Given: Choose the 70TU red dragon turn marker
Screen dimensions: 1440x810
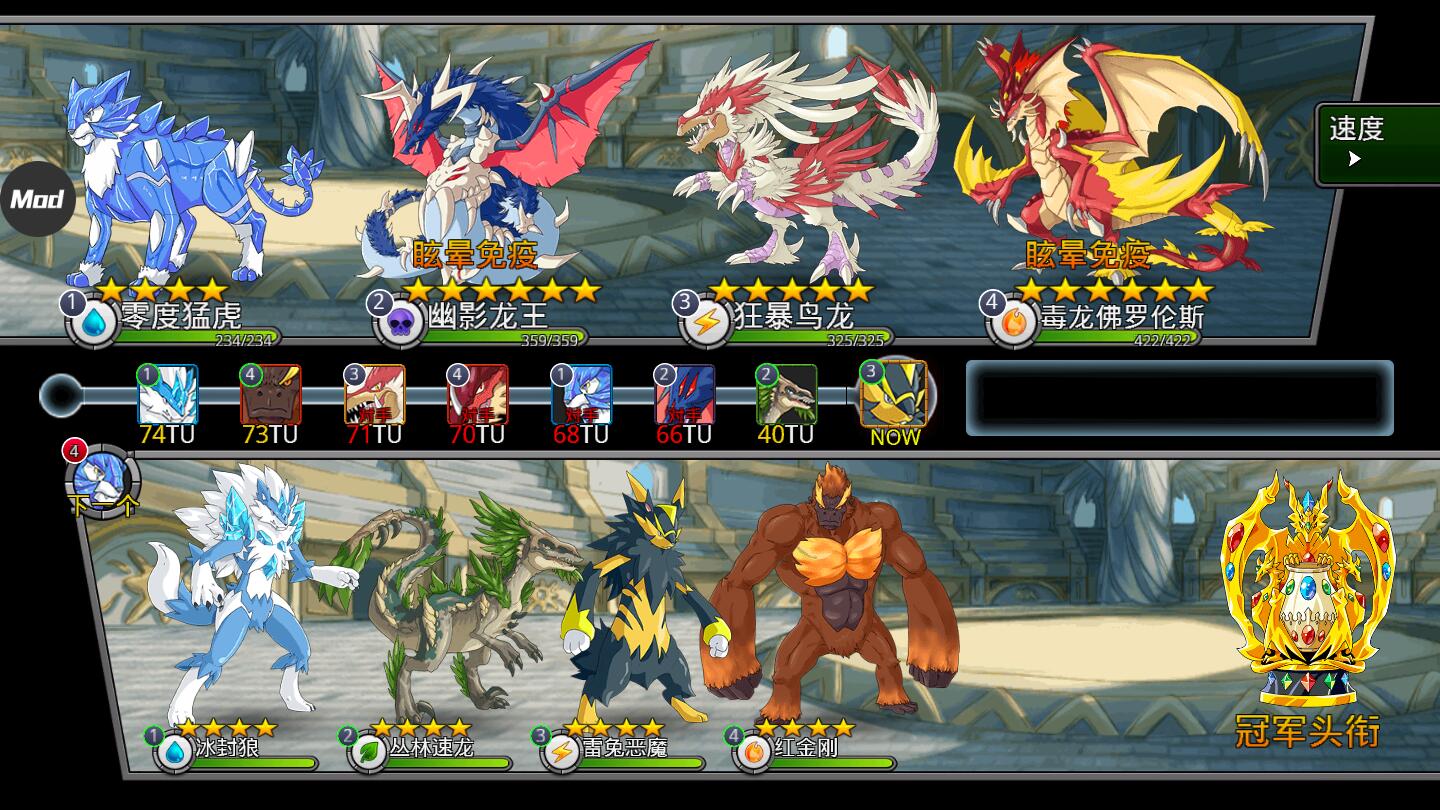Looking at the screenshot, I should (x=477, y=395).
